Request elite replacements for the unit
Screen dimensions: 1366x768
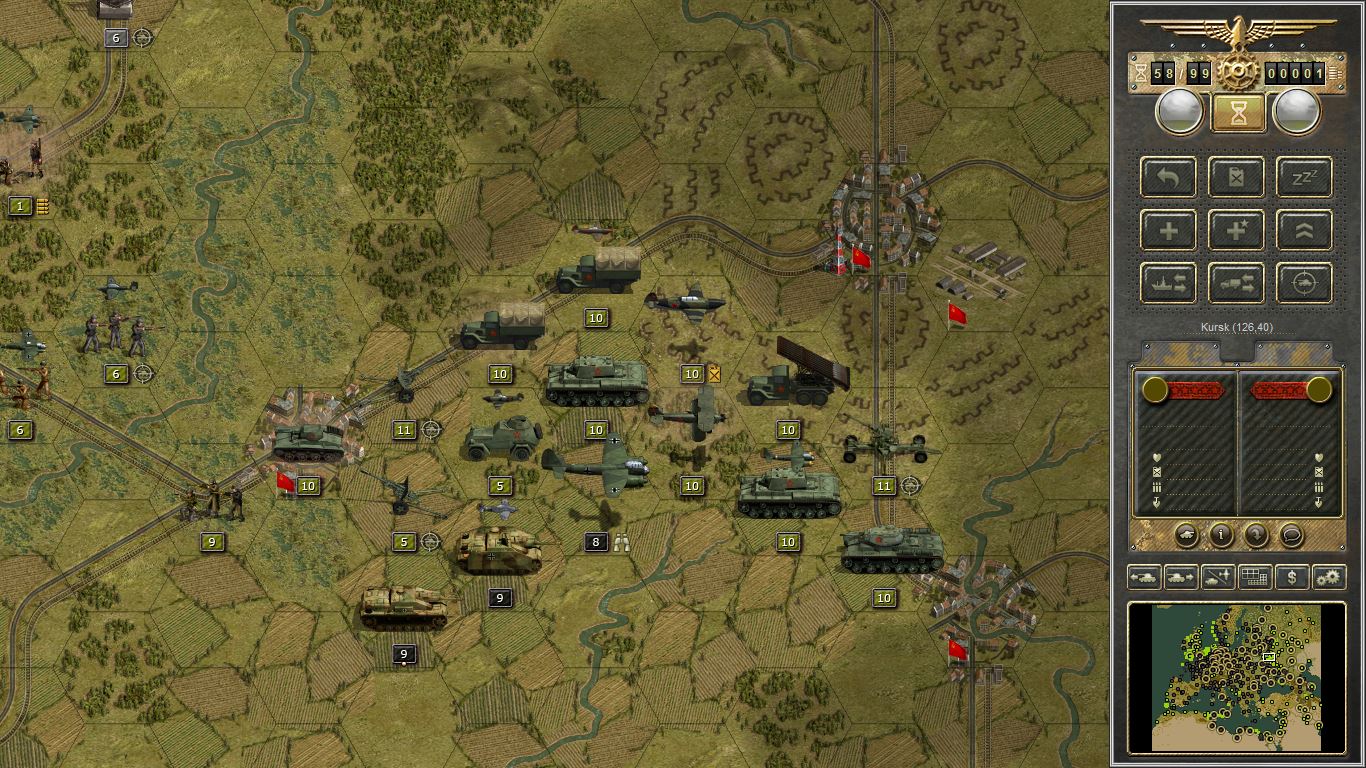(1235, 230)
